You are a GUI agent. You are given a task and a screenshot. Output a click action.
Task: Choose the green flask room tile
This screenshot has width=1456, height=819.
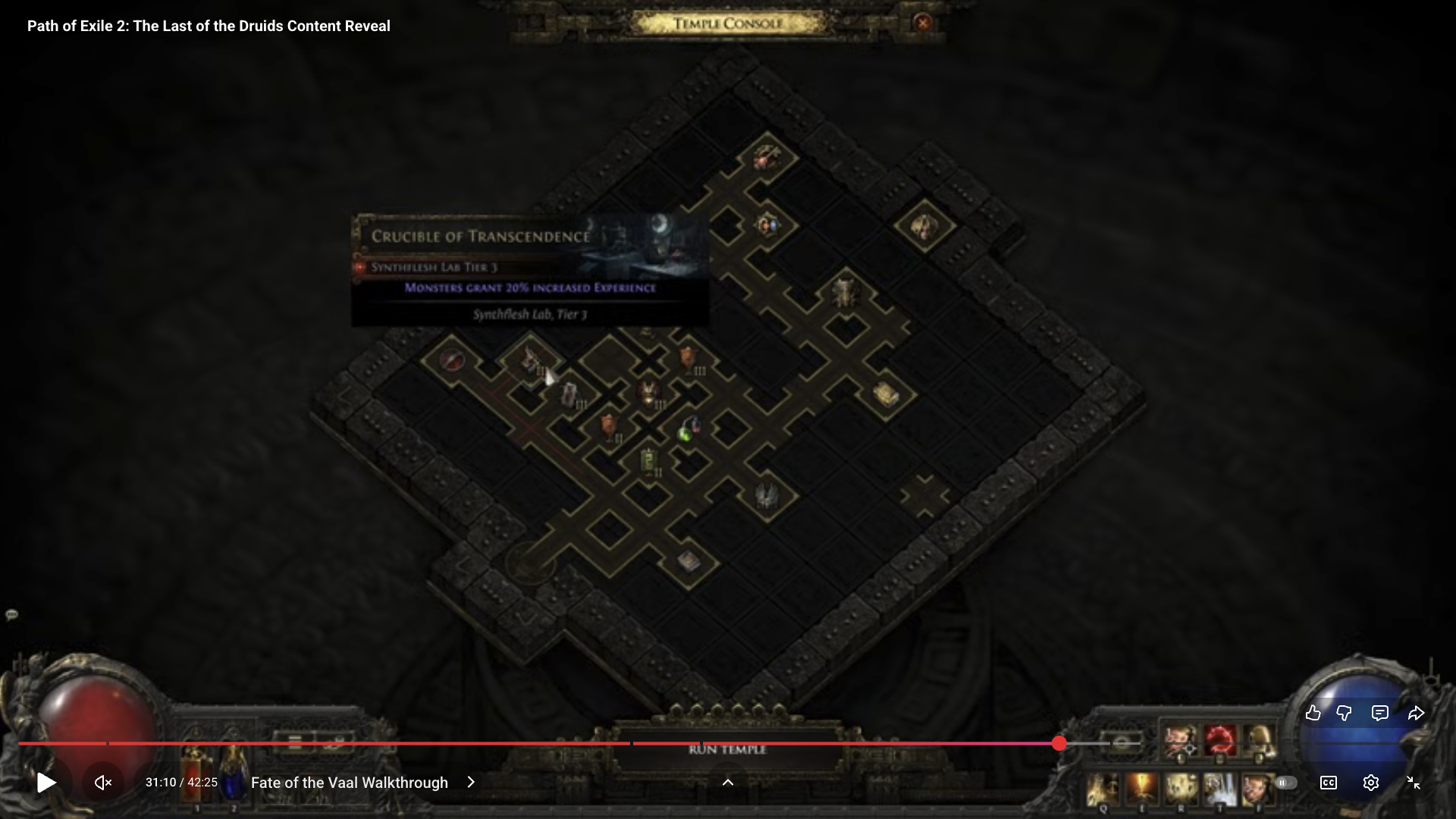[x=687, y=431]
